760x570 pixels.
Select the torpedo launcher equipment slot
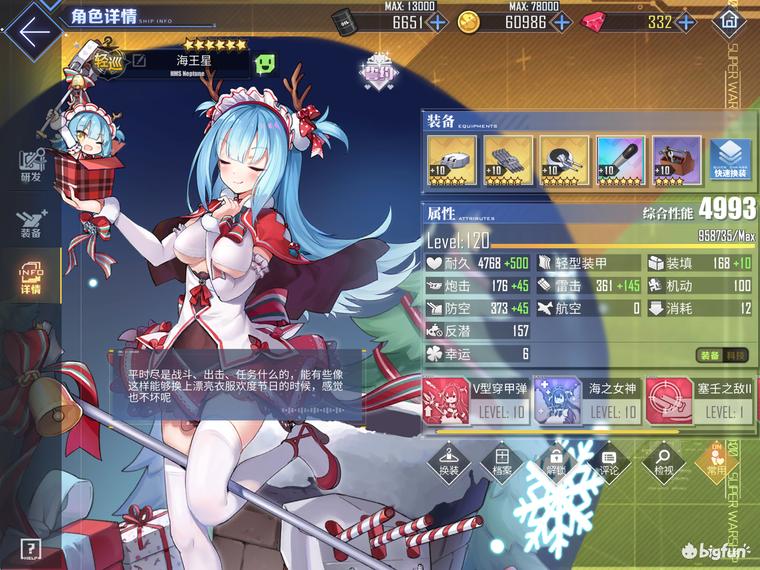507,160
